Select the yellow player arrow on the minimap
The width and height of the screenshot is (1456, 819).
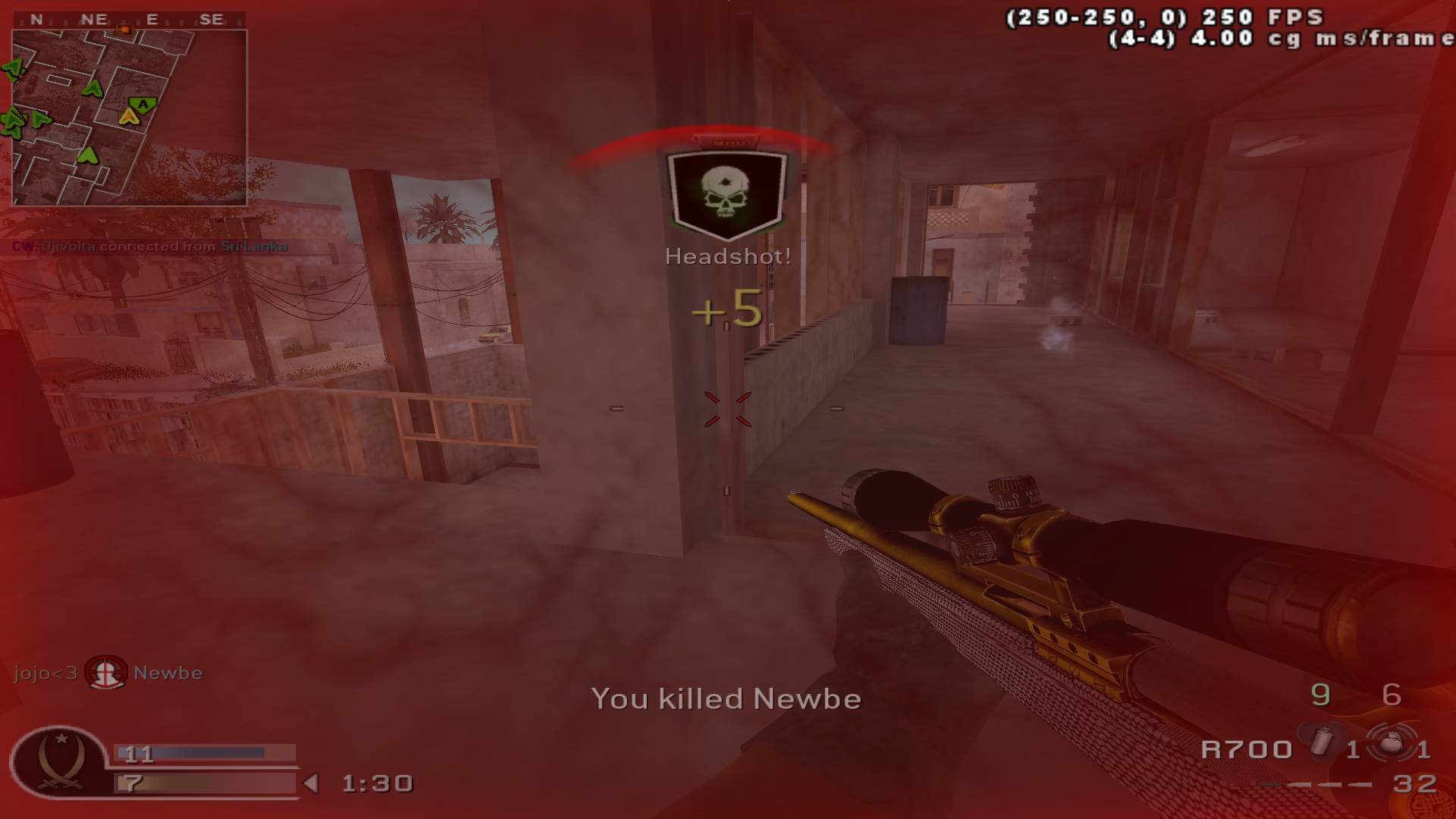pos(129,117)
